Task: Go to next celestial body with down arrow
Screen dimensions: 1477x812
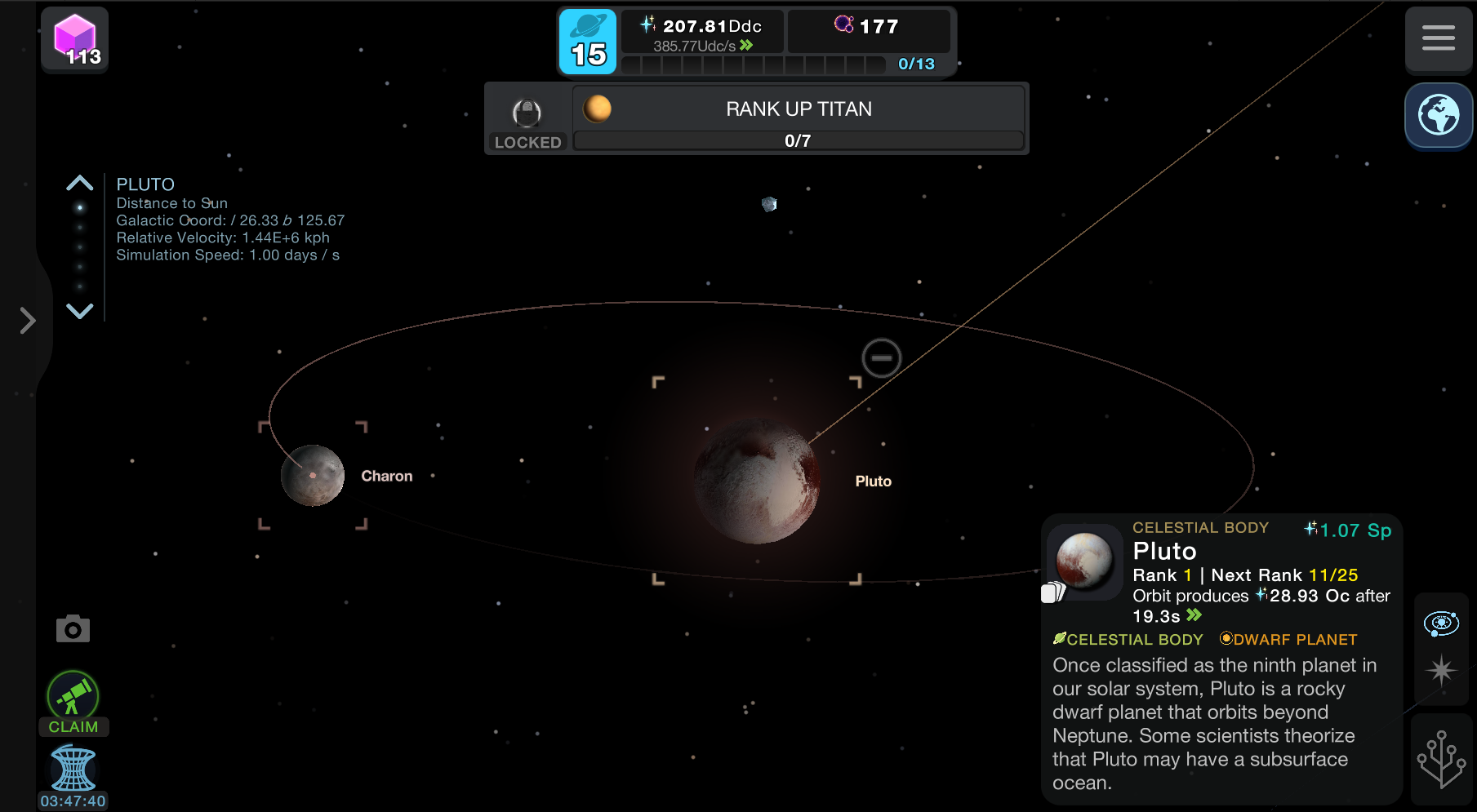Action: coord(79,311)
